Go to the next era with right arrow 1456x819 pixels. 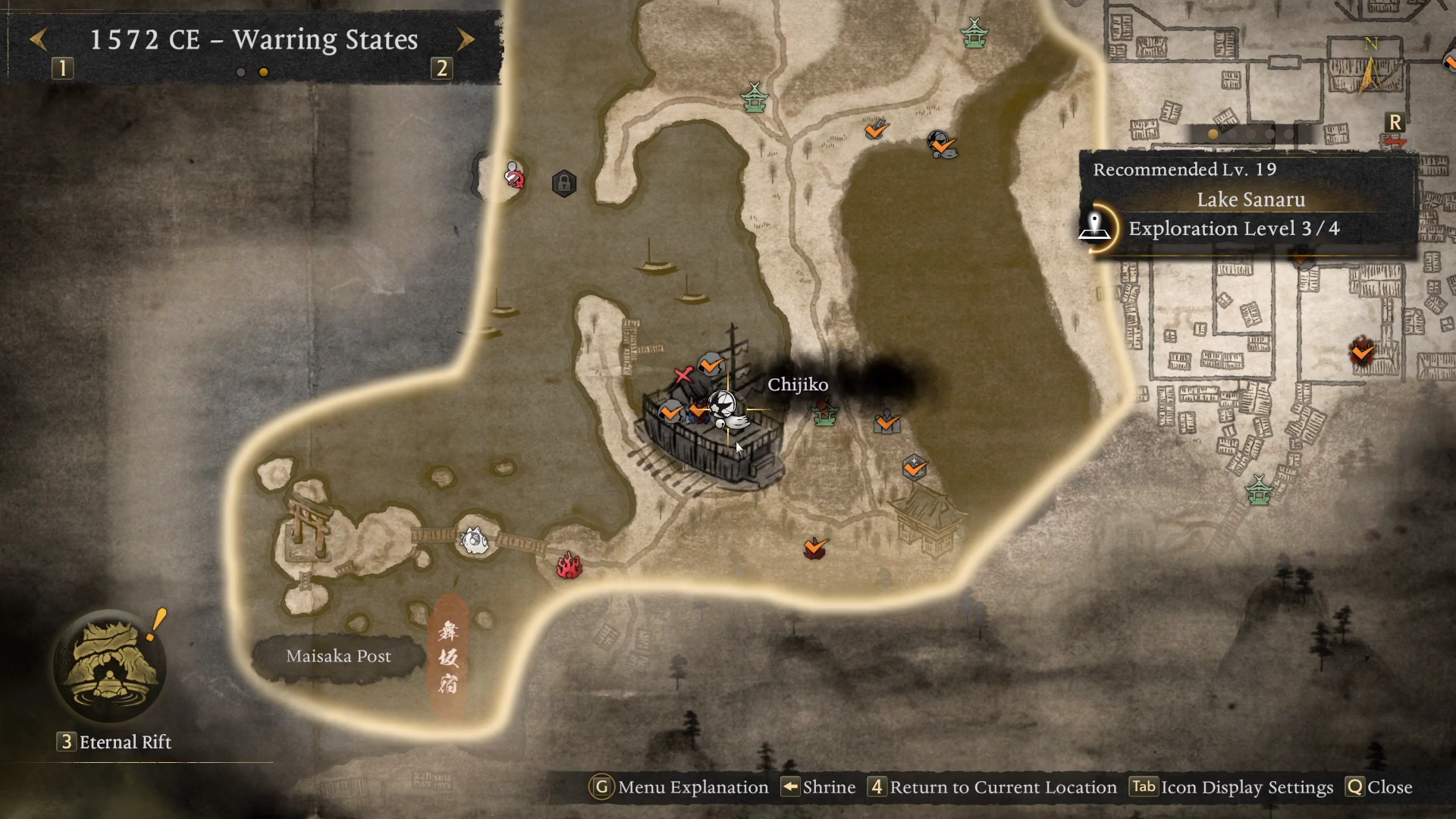tap(466, 39)
